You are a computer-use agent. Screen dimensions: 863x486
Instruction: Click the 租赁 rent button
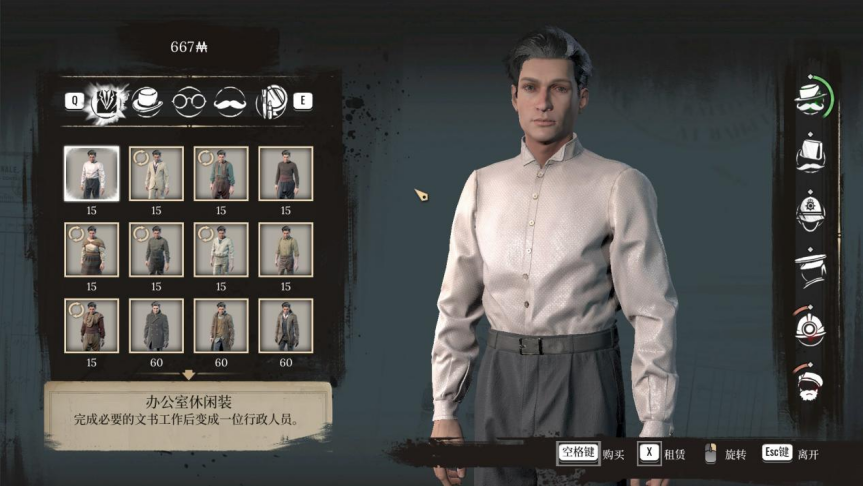click(x=662, y=453)
